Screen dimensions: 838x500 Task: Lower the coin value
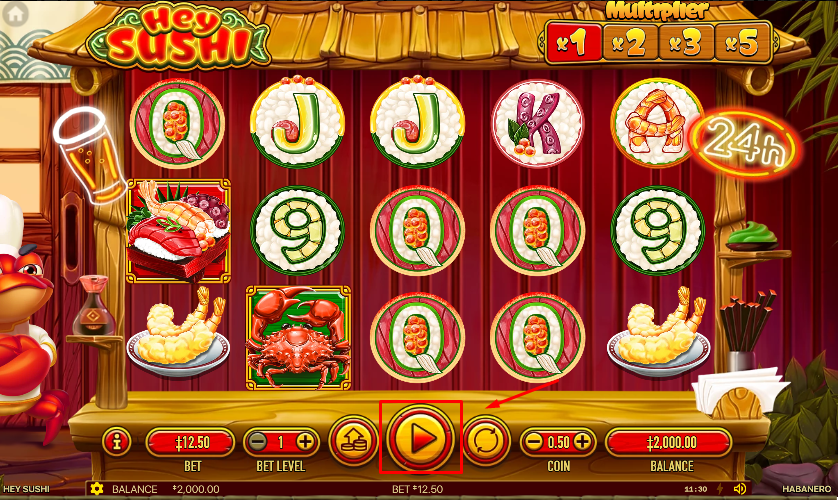coord(535,441)
